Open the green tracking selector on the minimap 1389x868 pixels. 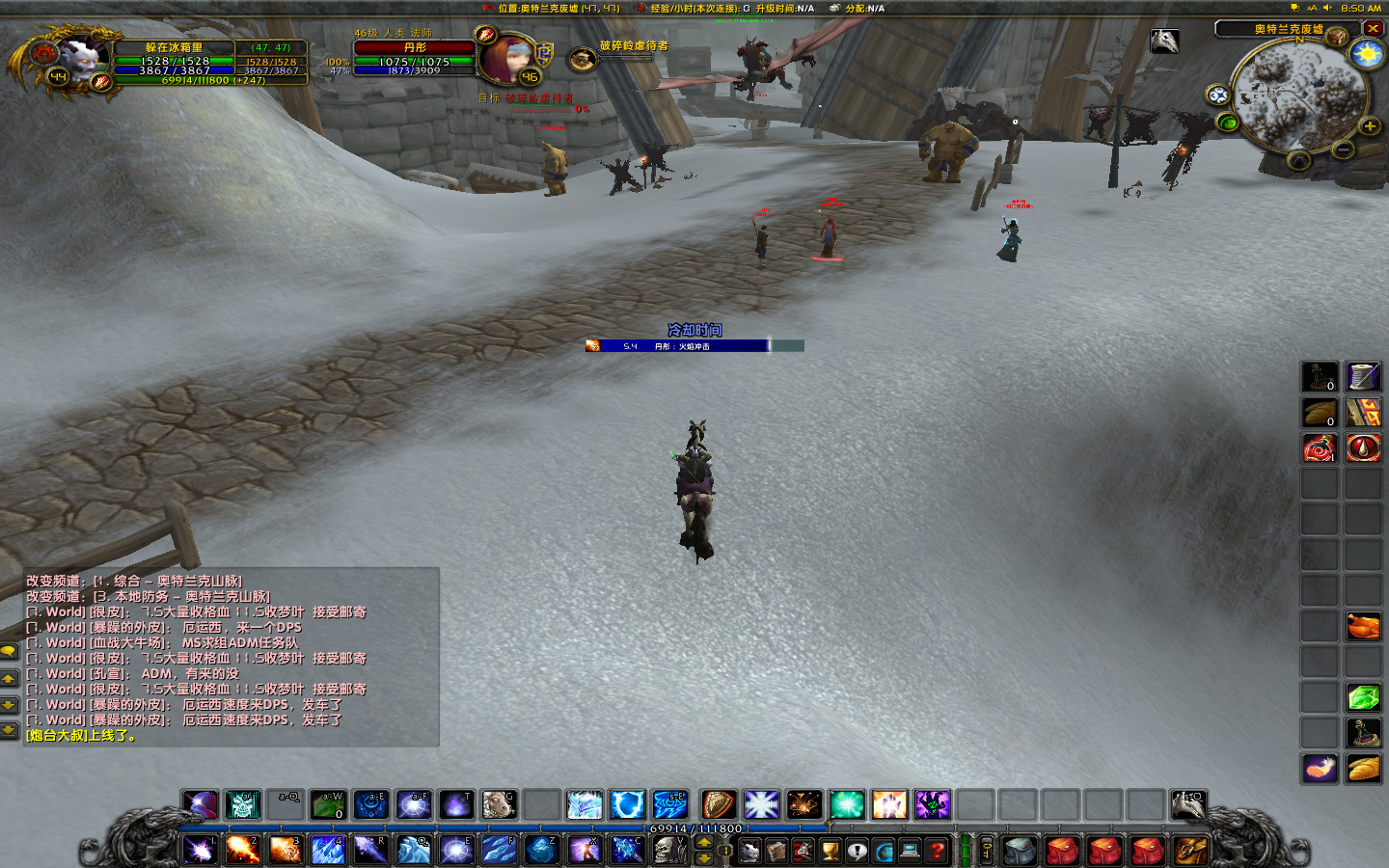1227,122
